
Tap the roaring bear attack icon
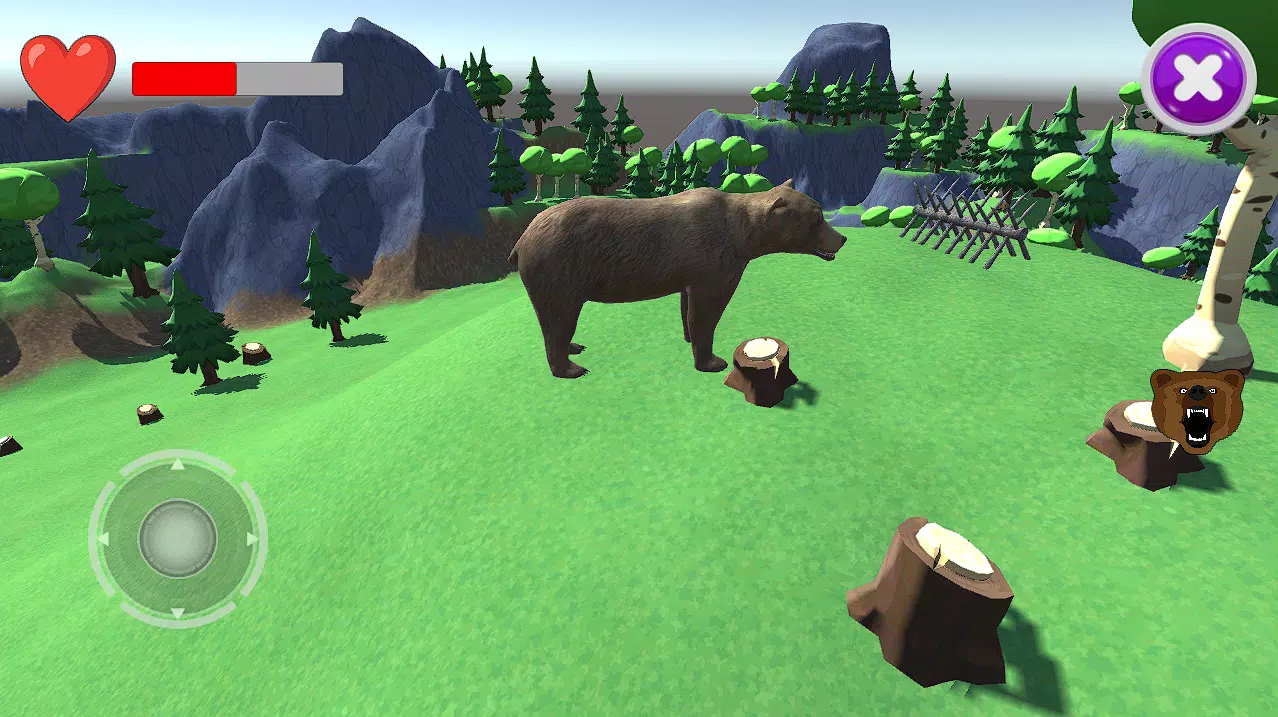[1196, 410]
